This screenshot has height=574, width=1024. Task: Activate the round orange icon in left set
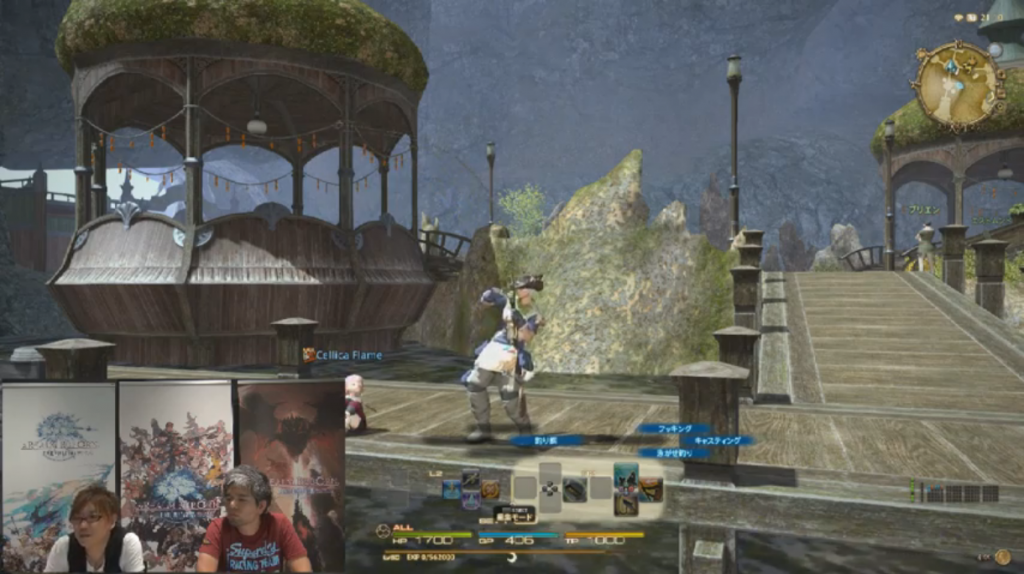coord(491,490)
